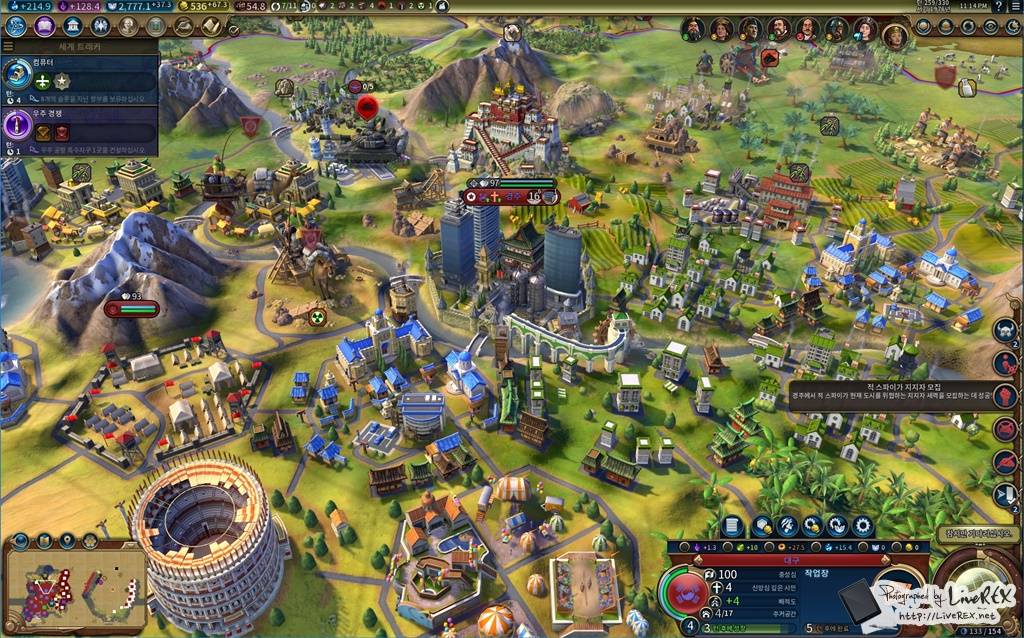Open the technology tree button
The width and height of the screenshot is (1024, 638).
point(16,26)
